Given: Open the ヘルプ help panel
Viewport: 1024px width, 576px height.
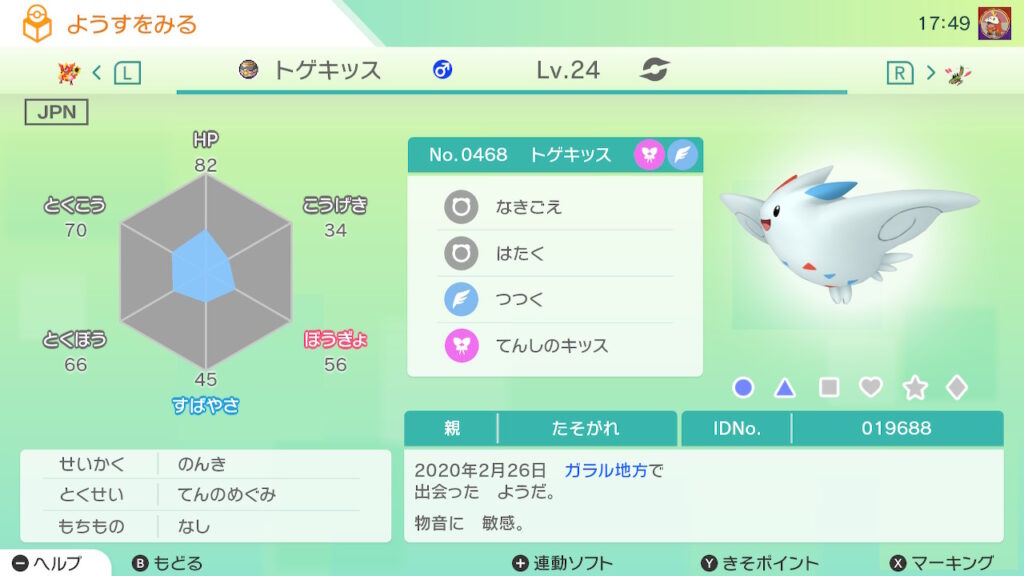Looking at the screenshot, I should click(50, 563).
